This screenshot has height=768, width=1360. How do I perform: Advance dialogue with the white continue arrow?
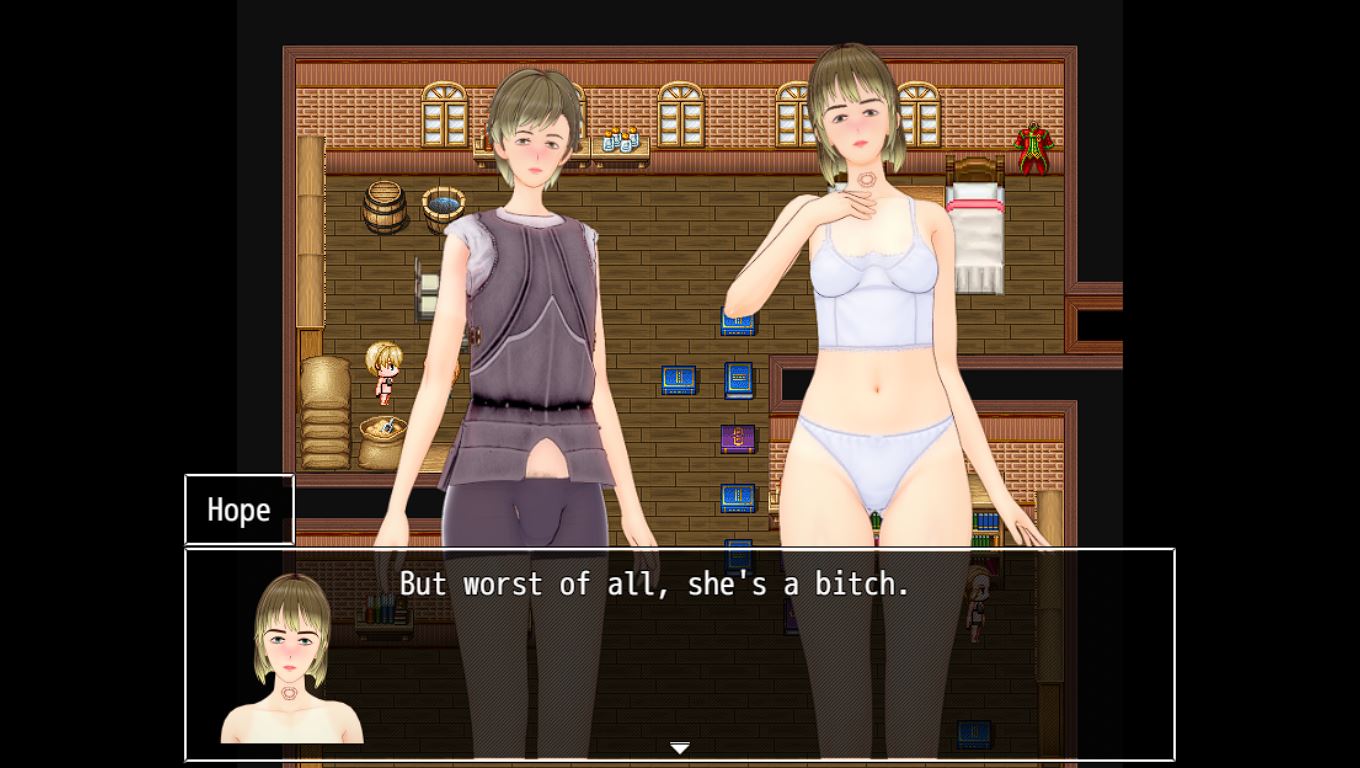680,748
